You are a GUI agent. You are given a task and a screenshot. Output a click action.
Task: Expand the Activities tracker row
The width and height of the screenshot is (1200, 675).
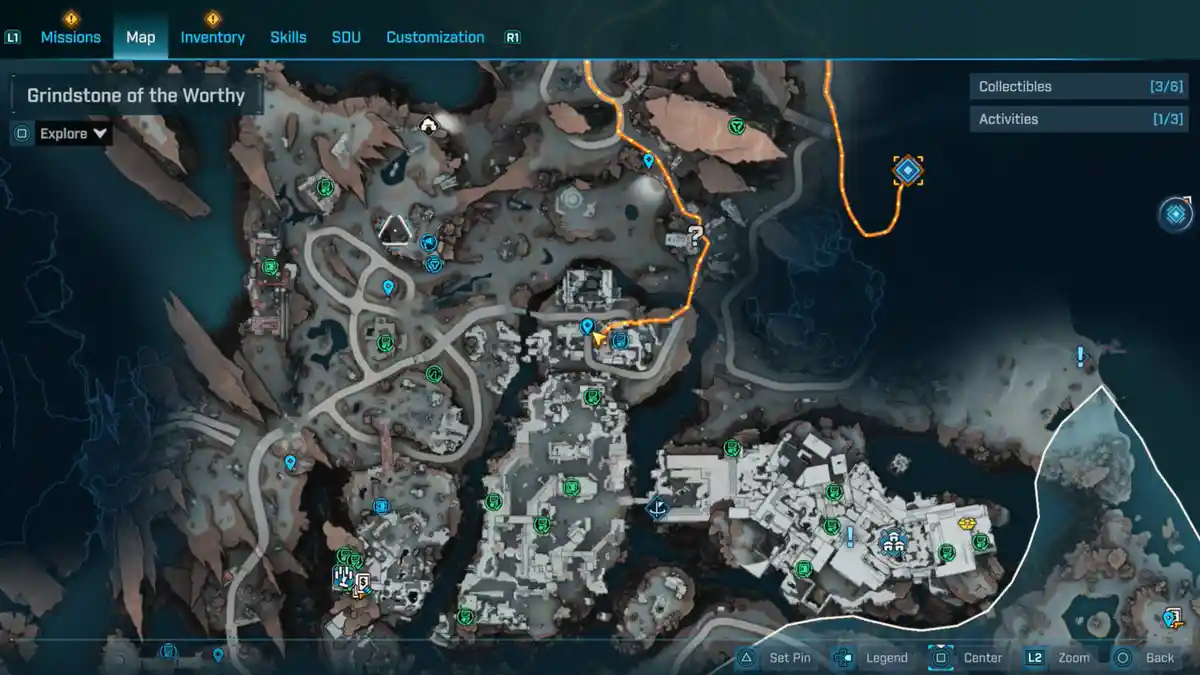tap(1074, 119)
